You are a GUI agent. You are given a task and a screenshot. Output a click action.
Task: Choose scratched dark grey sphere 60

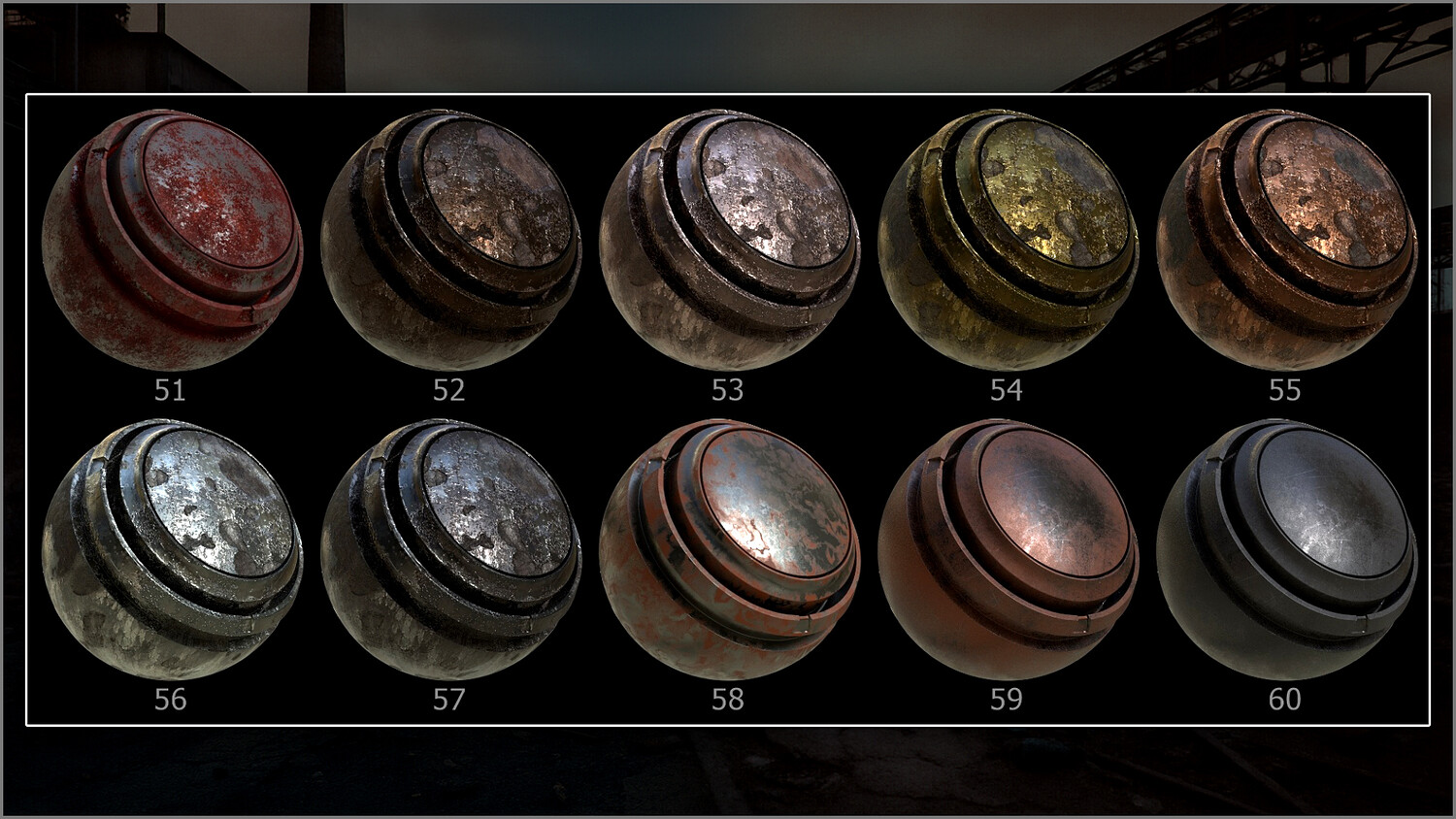[x=1286, y=548]
